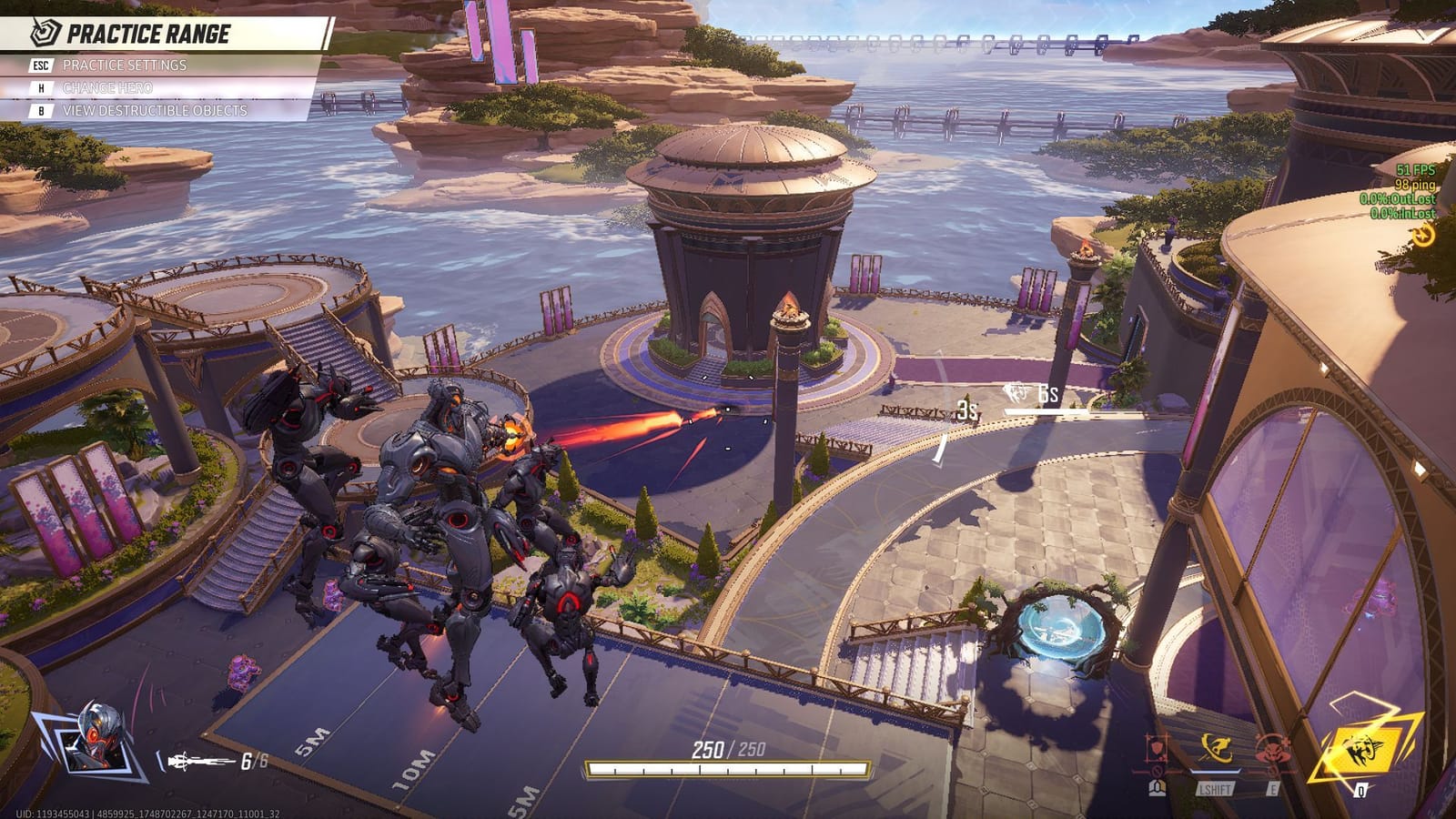Image resolution: width=1456 pixels, height=819 pixels.
Task: Click the LSHIFT label under the dash ability
Action: pyautogui.click(x=1217, y=788)
